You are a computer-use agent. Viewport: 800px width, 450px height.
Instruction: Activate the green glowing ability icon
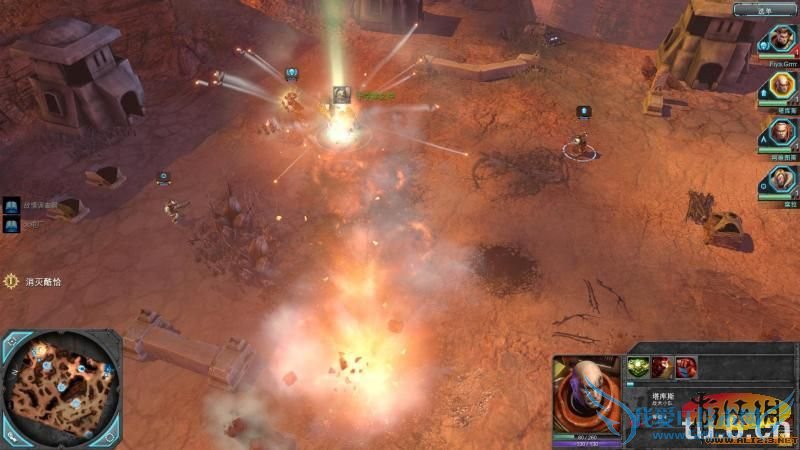click(637, 367)
